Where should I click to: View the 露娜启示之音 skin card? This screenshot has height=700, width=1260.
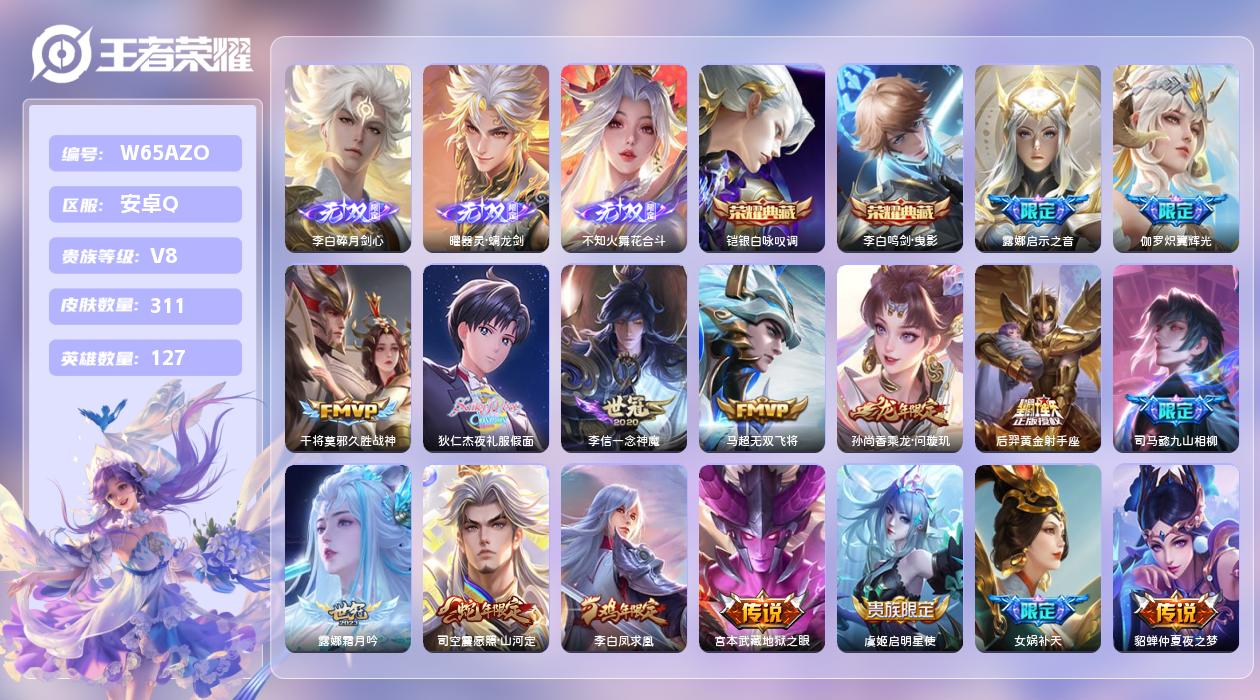1037,158
